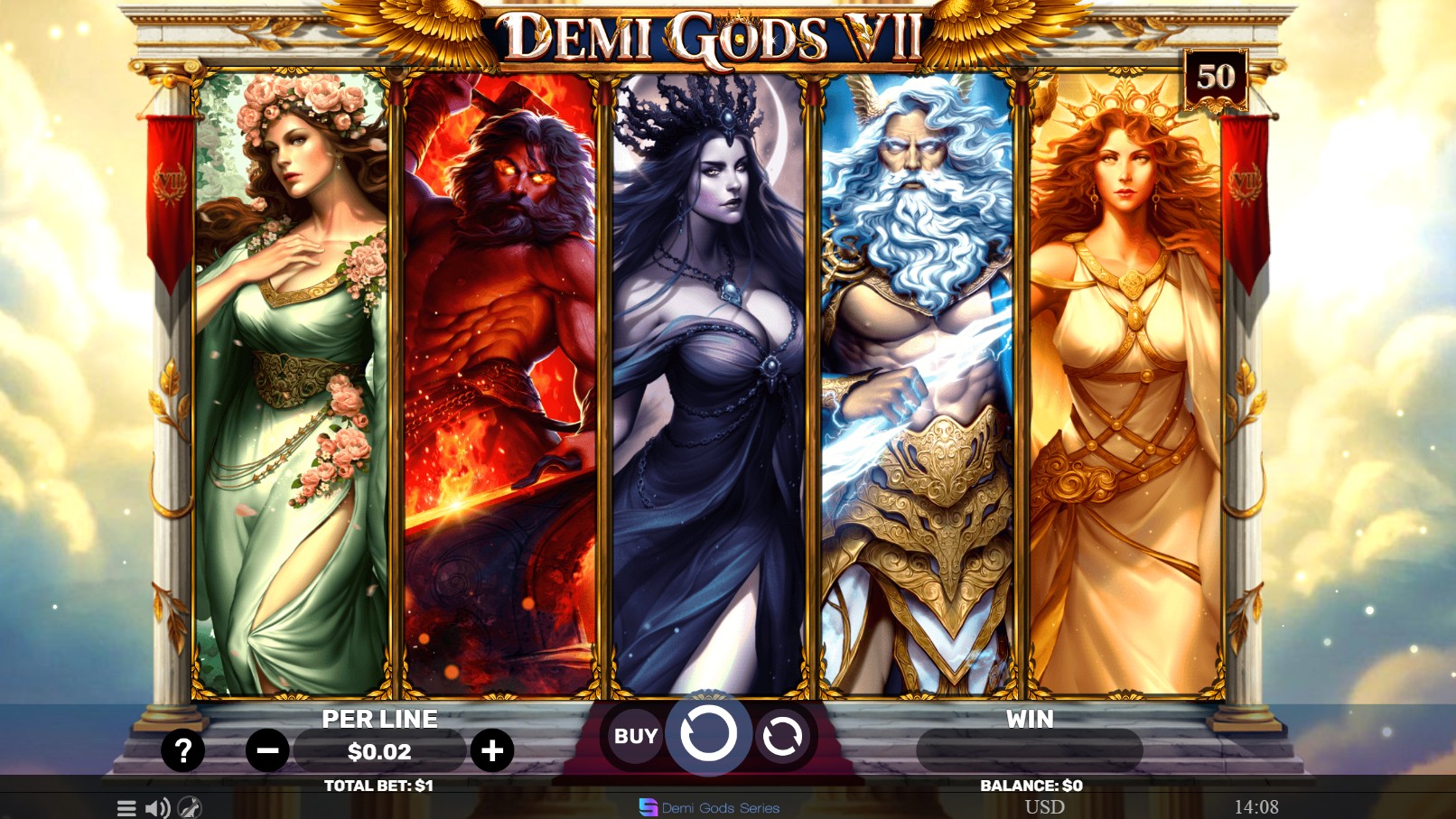
Task: Decrease bet with the minus stepper
Action: (267, 749)
